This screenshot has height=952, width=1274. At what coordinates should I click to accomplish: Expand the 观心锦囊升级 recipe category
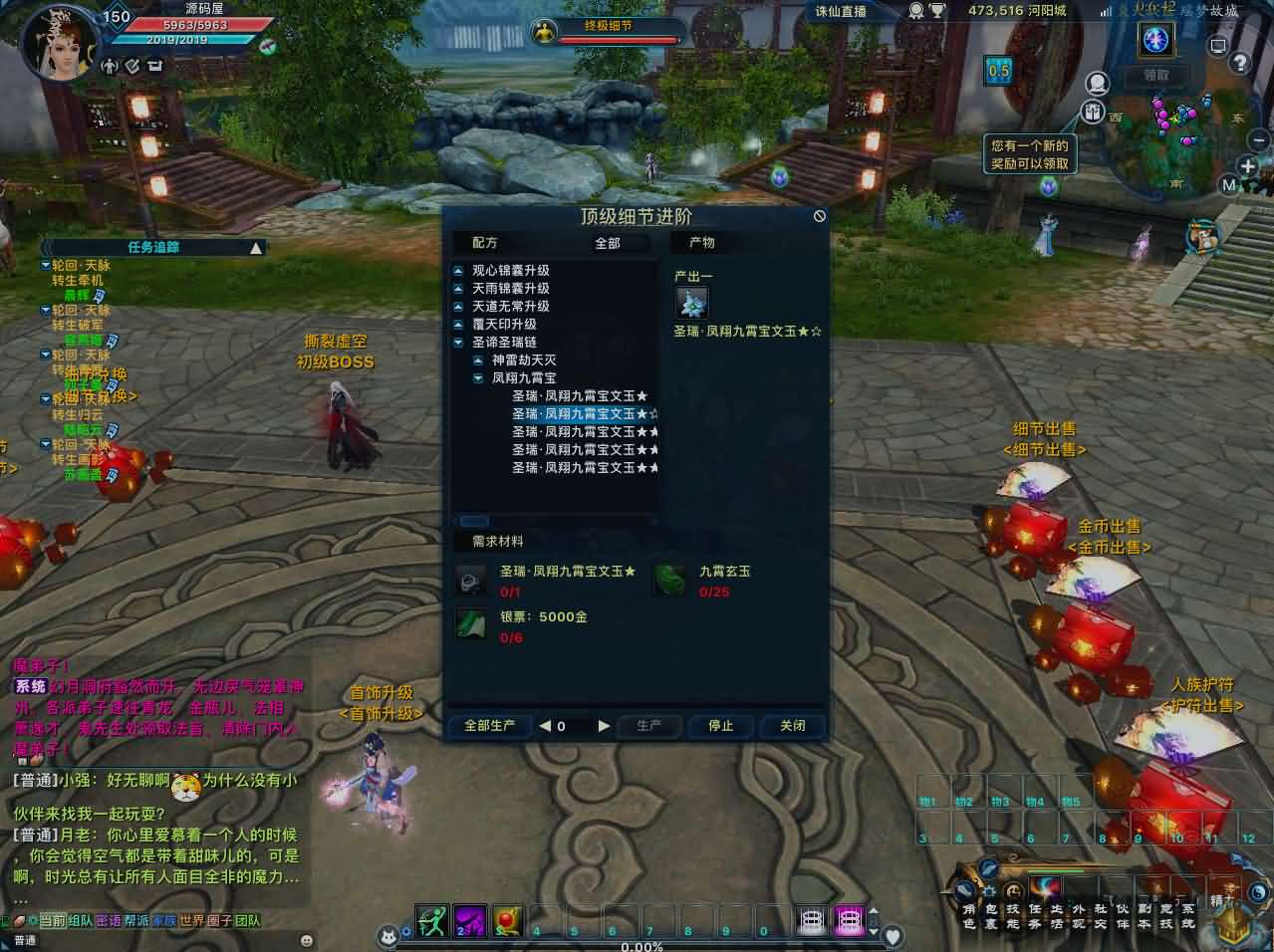click(x=458, y=271)
